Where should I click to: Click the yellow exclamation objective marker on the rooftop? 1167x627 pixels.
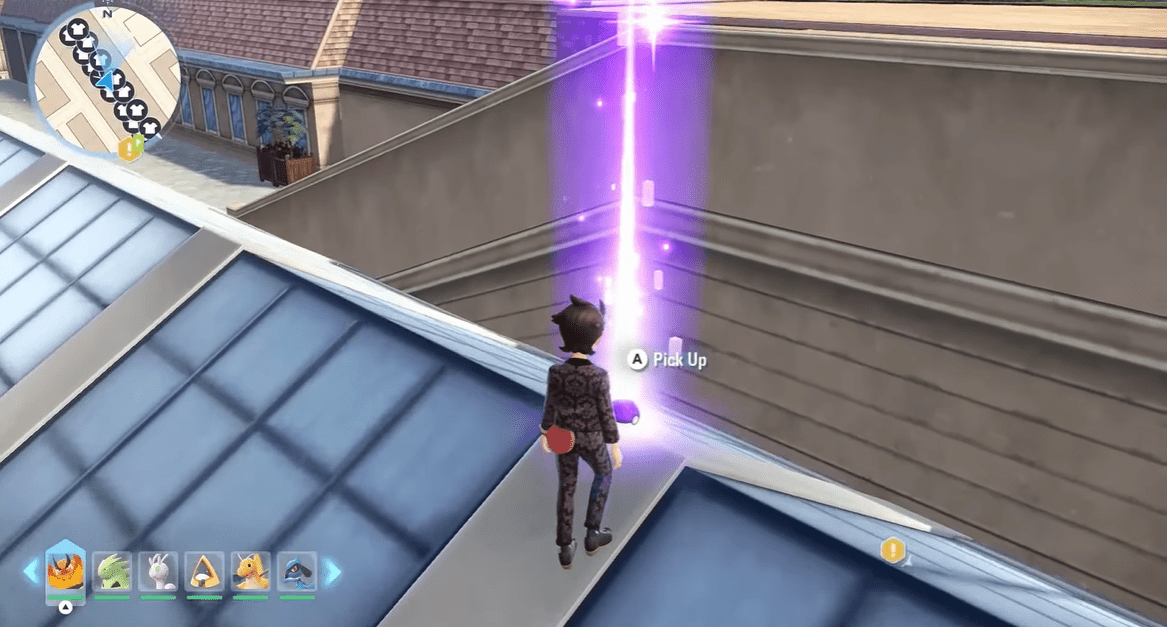tap(892, 549)
